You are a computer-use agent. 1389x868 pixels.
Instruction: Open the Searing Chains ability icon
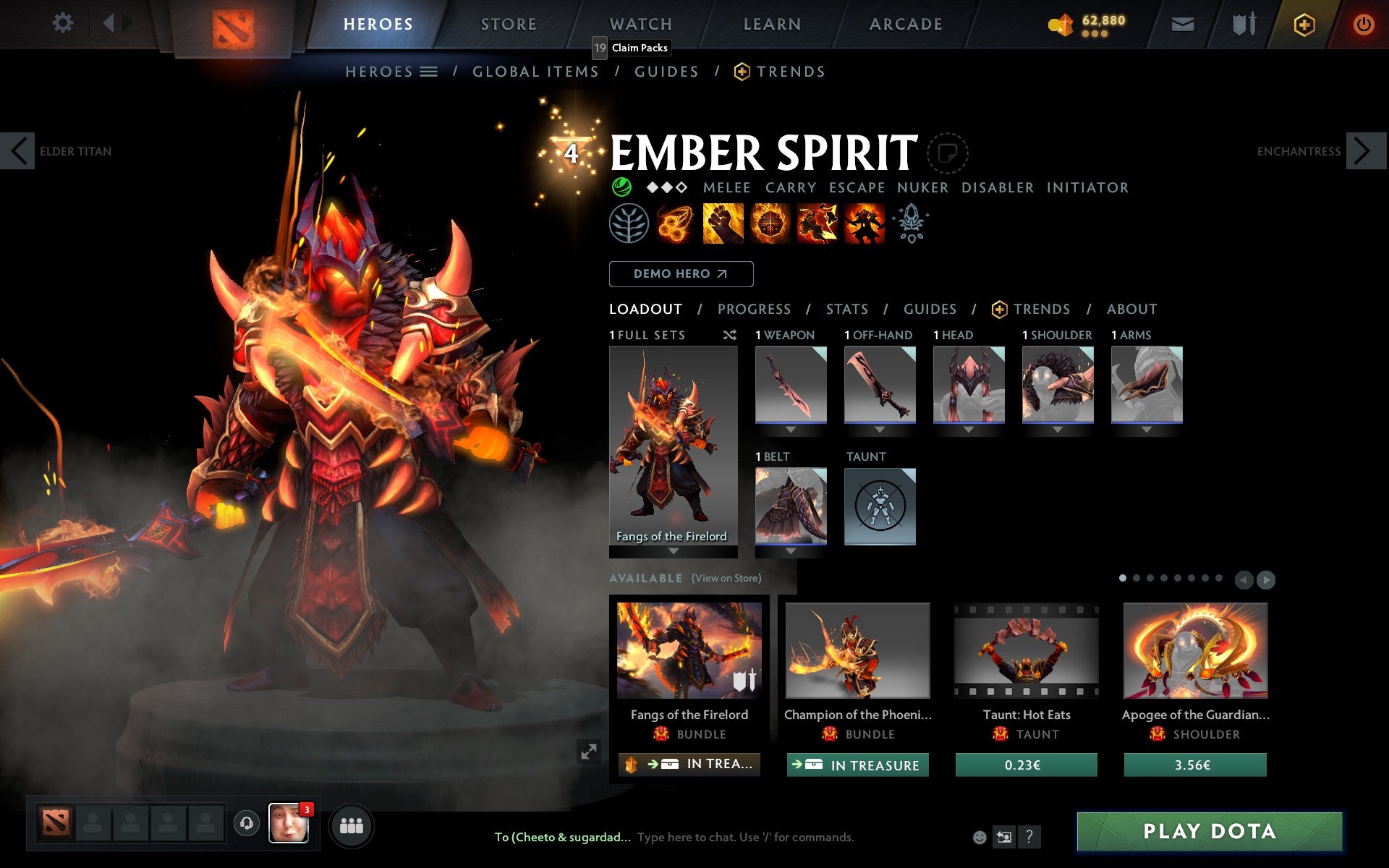674,224
